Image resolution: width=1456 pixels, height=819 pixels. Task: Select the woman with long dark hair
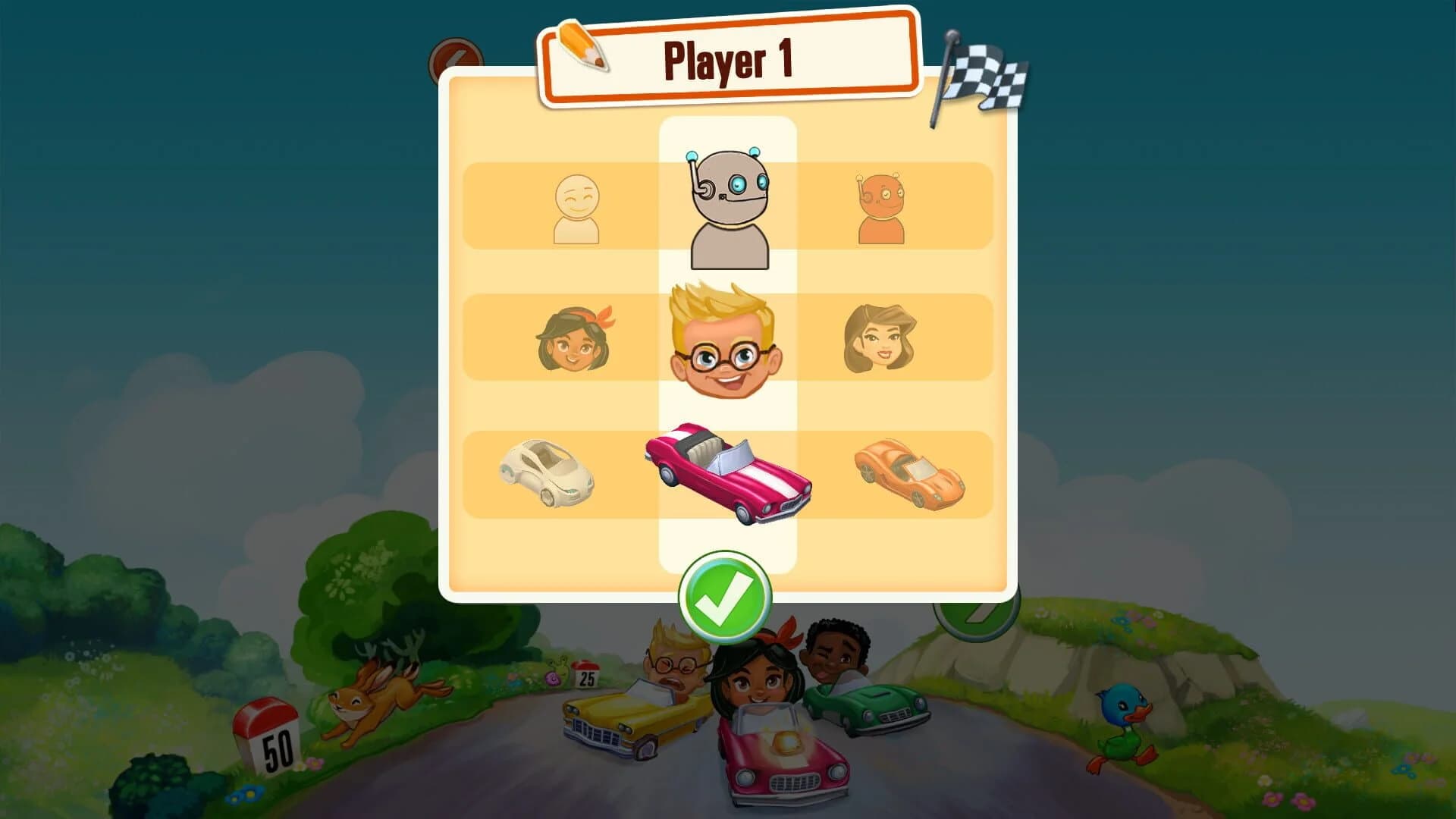[880, 339]
